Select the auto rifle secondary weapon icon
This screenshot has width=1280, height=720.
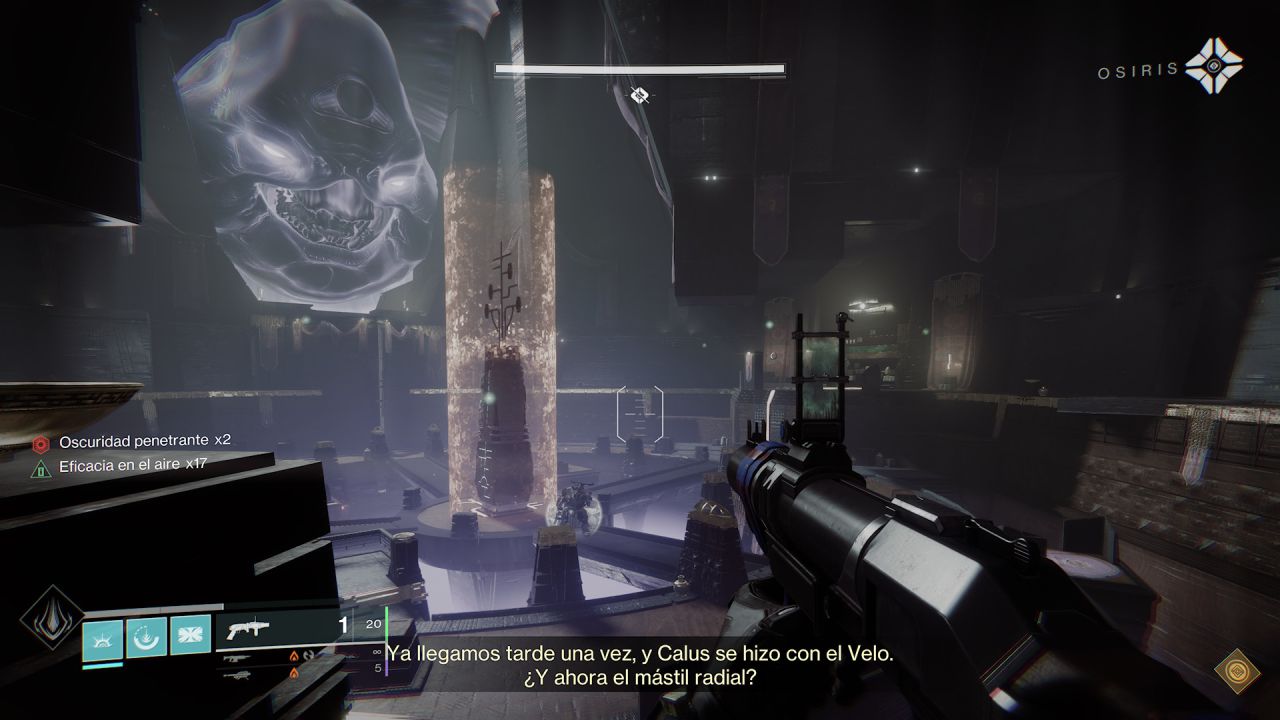pyautogui.click(x=236, y=659)
